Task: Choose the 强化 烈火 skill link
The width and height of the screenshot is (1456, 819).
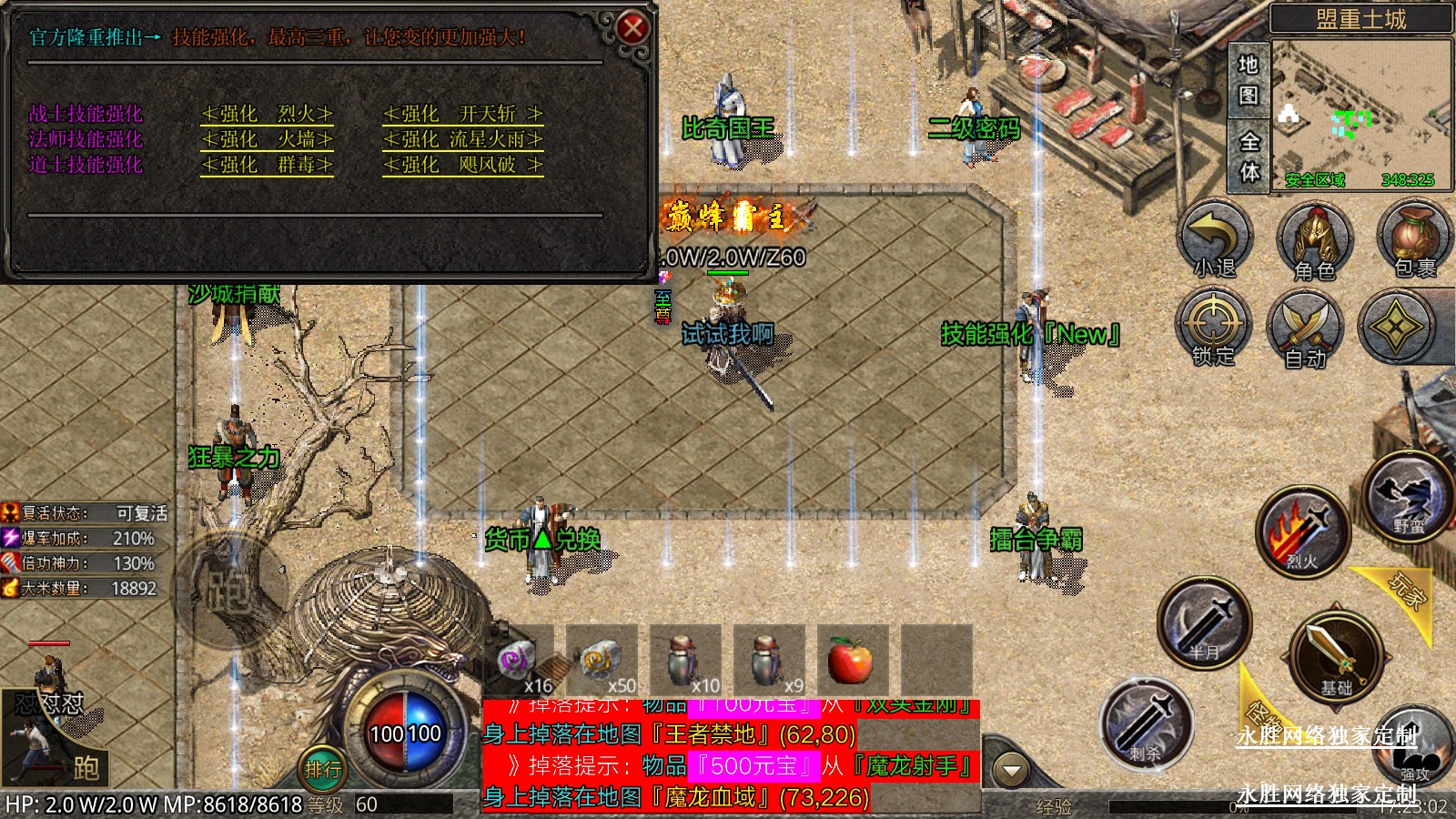Action: click(x=267, y=114)
